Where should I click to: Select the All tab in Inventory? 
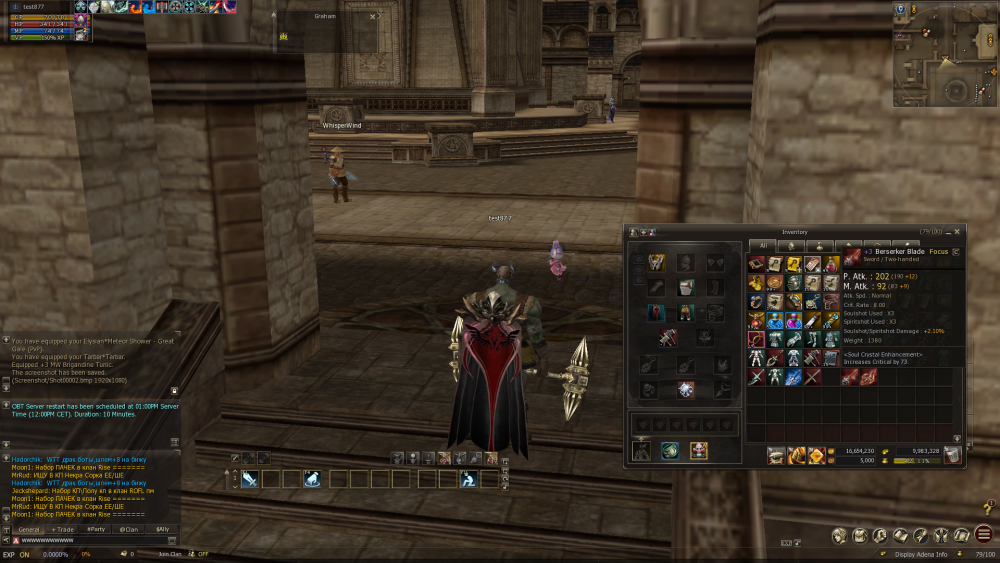[763, 245]
